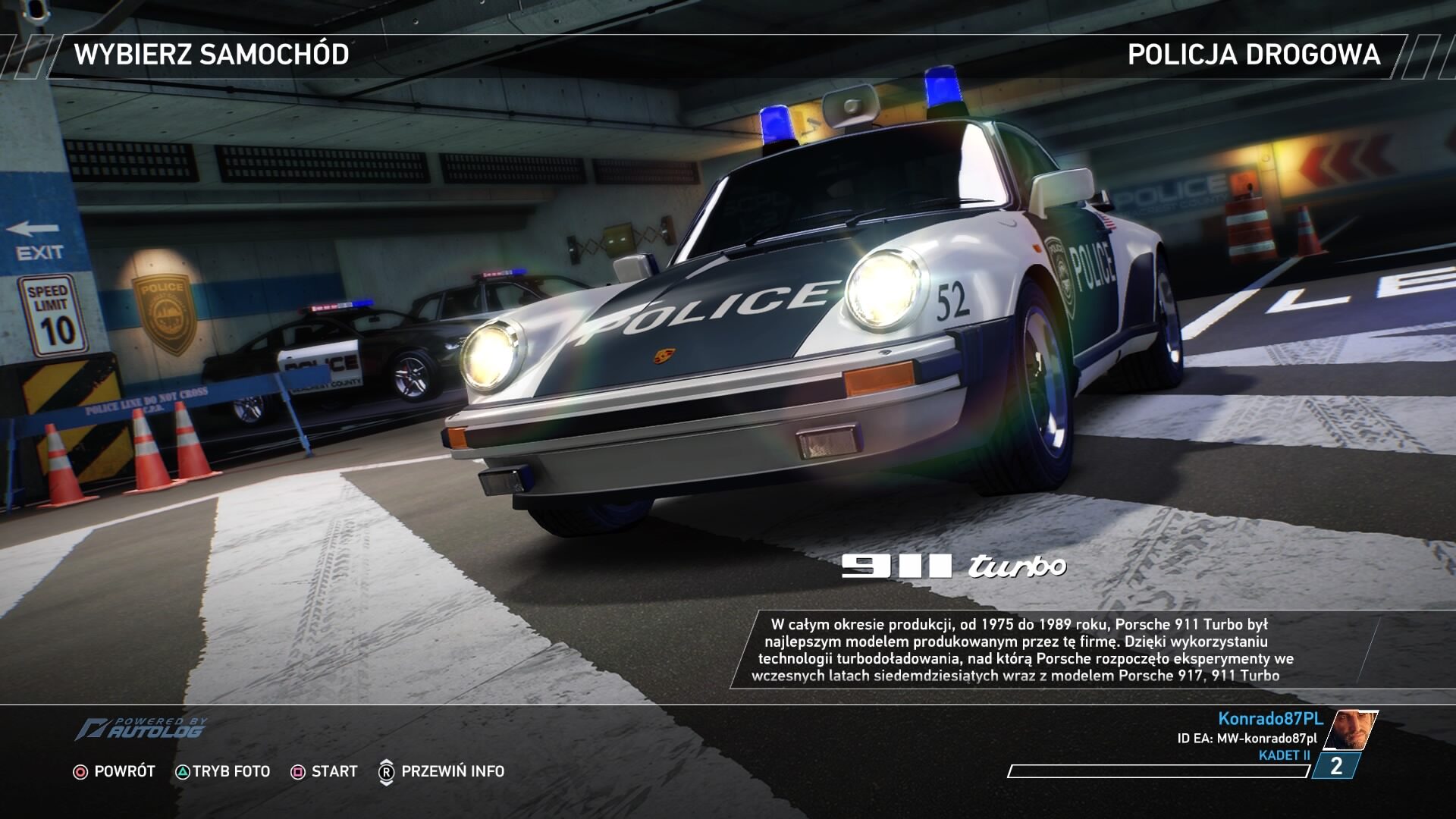The width and height of the screenshot is (1456, 819).
Task: Begin the event with START
Action: (324, 771)
